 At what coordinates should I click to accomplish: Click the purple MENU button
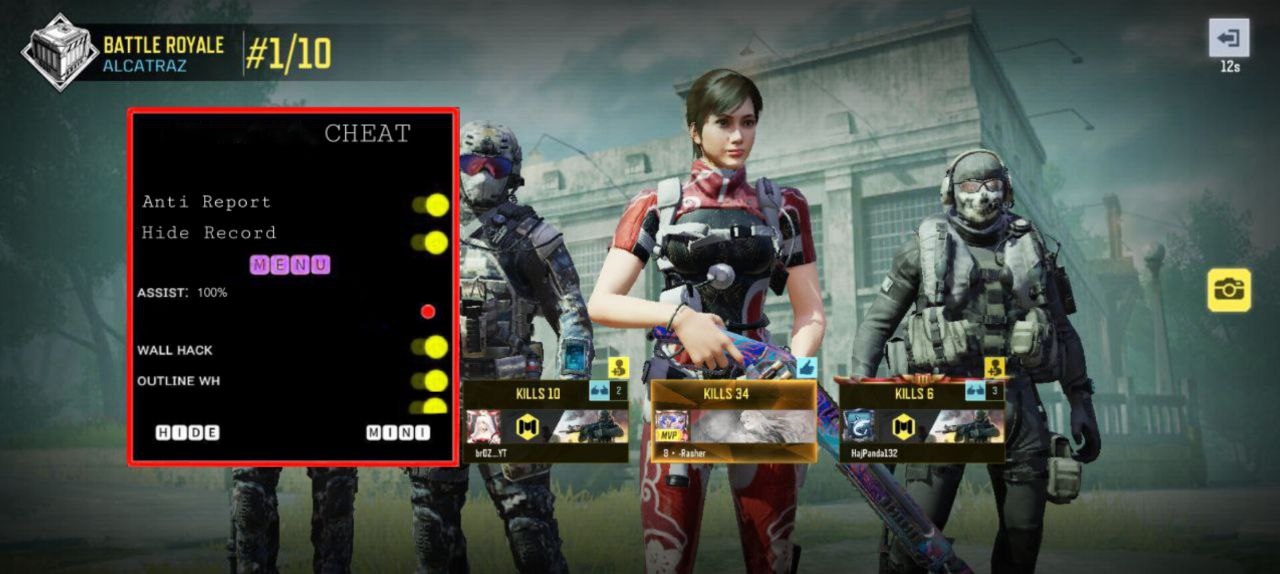pos(290,265)
